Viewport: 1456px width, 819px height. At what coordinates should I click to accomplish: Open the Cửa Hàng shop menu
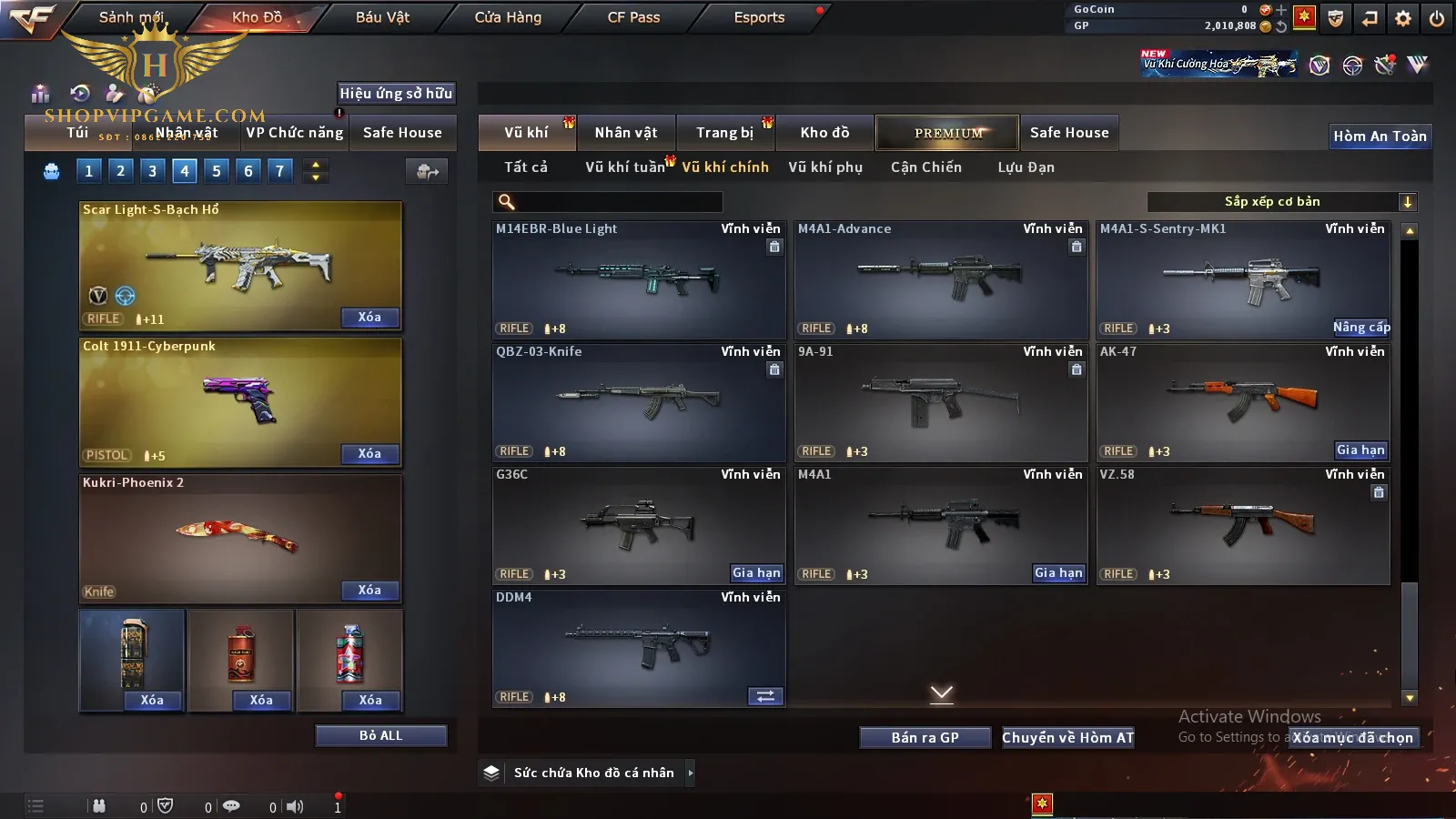508,17
